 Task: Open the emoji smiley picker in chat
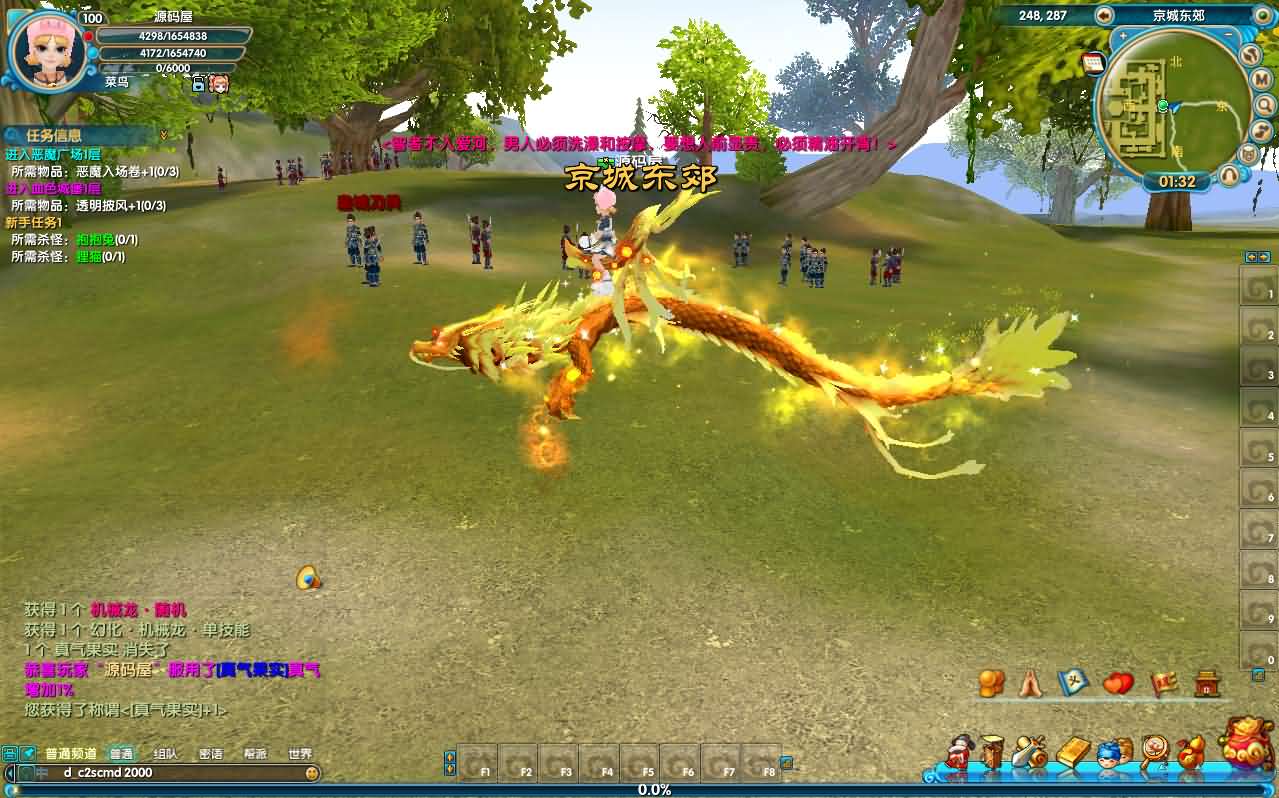tap(312, 773)
